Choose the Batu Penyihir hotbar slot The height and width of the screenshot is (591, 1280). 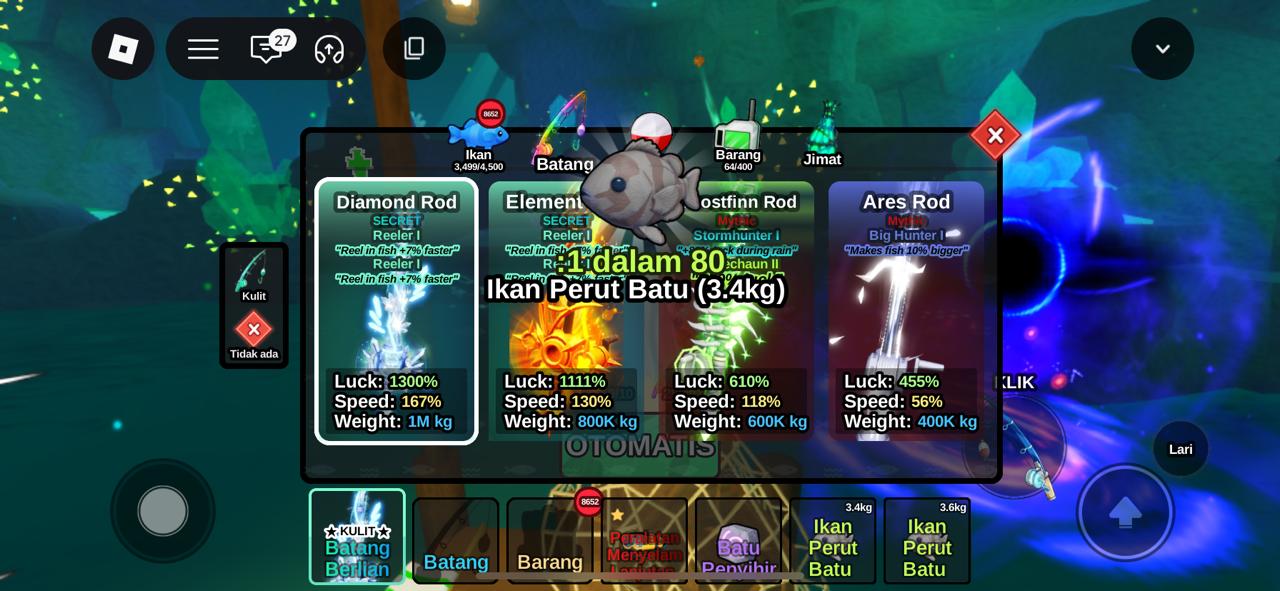pyautogui.click(x=738, y=540)
